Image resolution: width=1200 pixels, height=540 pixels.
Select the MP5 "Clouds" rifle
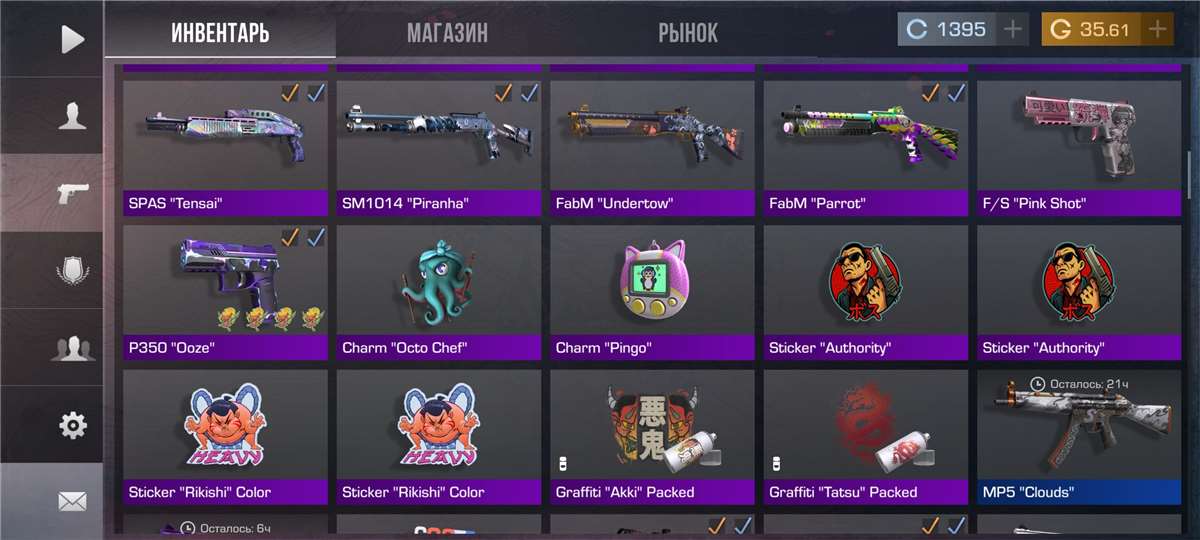point(1079,436)
